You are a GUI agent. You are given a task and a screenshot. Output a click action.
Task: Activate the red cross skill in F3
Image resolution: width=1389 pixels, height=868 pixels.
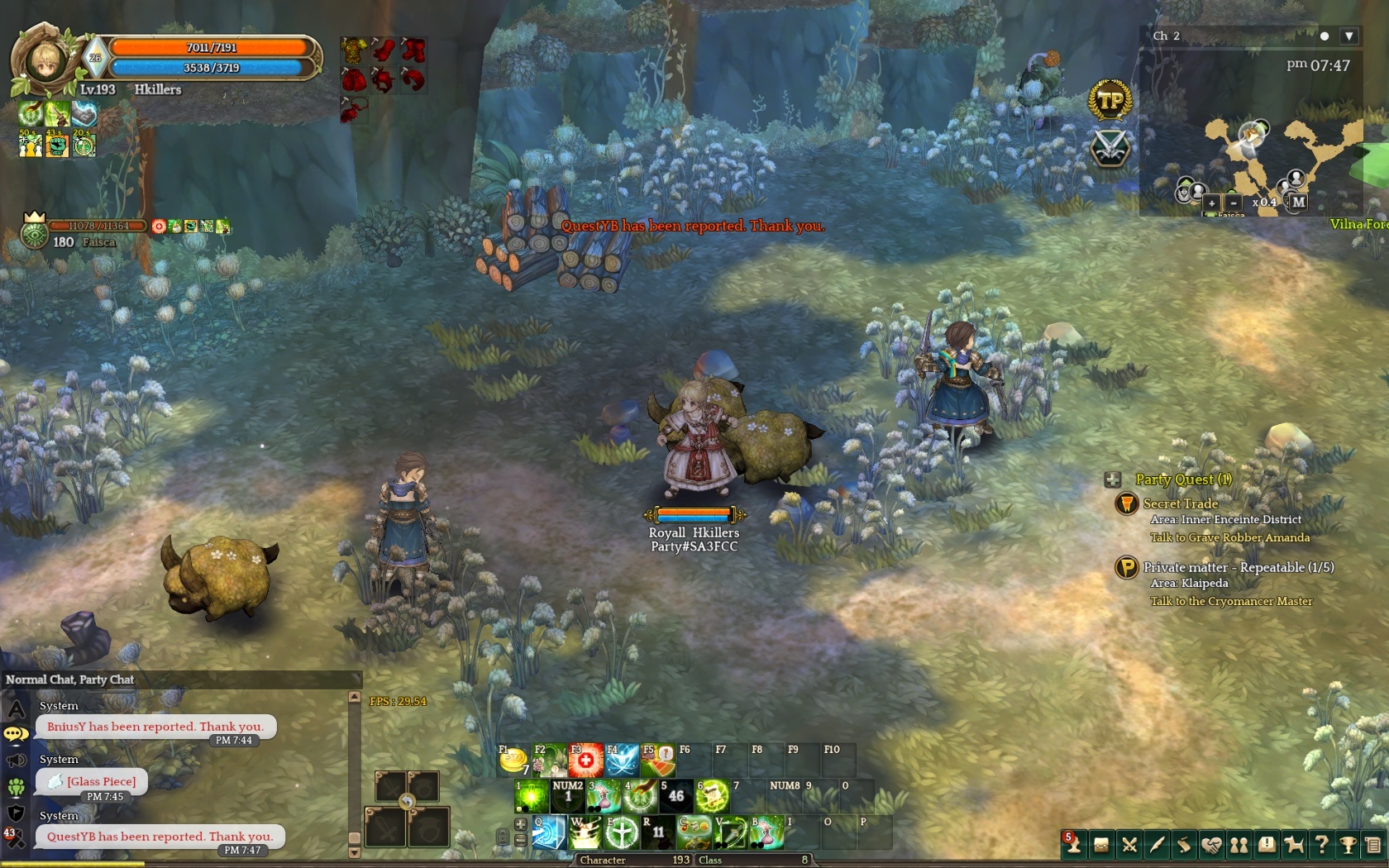tap(585, 760)
